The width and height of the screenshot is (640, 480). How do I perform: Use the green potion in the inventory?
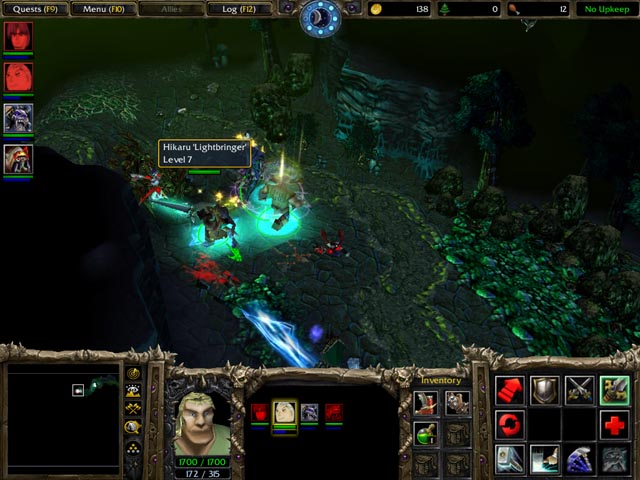[426, 433]
